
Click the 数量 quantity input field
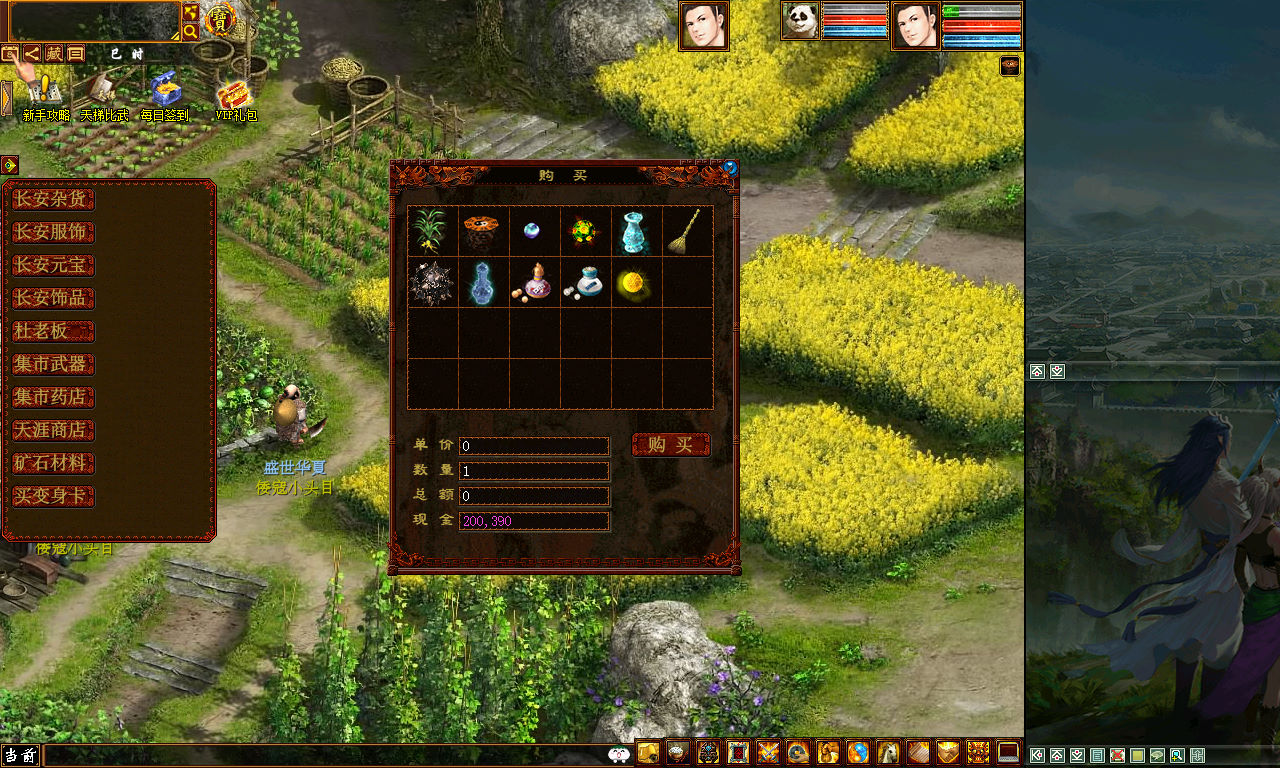coord(534,470)
